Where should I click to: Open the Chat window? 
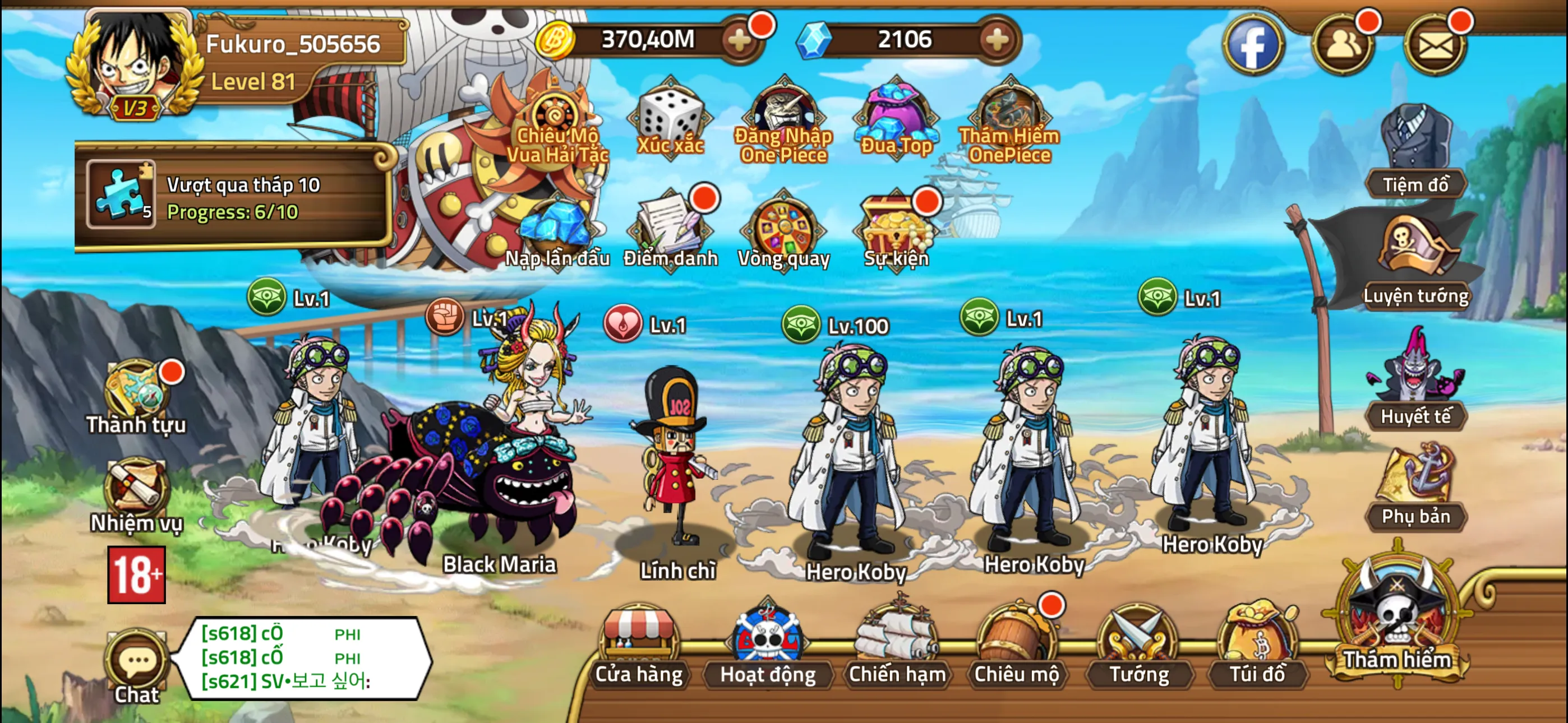(x=137, y=664)
